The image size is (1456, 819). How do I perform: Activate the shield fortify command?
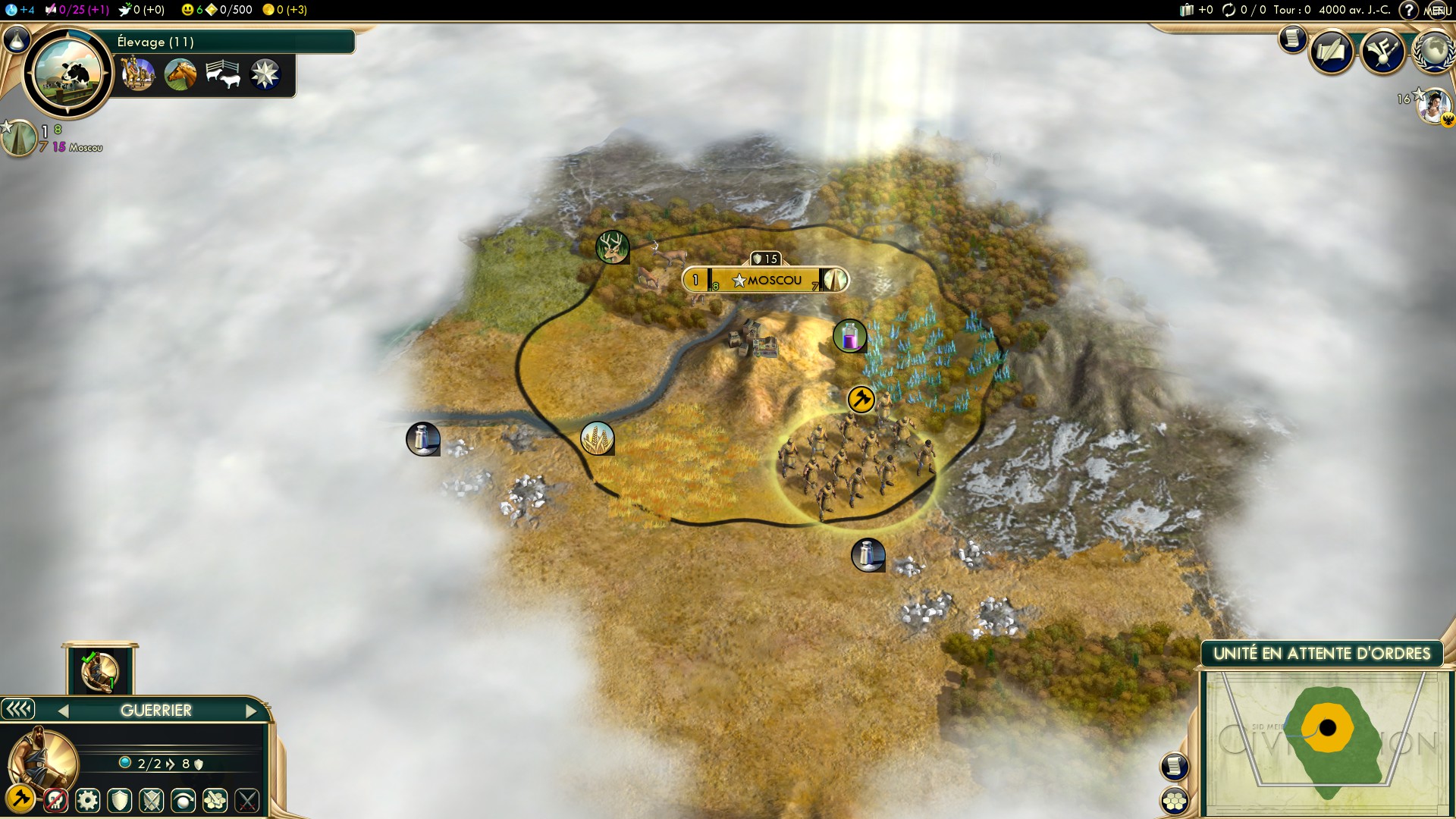[120, 799]
